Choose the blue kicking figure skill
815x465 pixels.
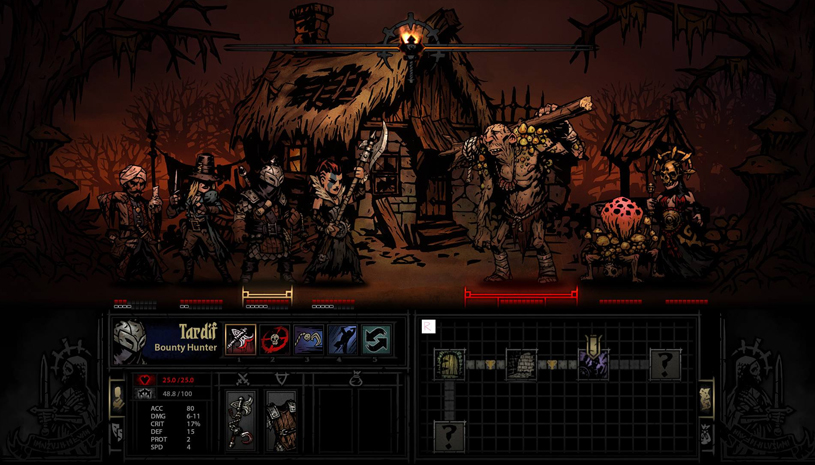pyautogui.click(x=343, y=340)
